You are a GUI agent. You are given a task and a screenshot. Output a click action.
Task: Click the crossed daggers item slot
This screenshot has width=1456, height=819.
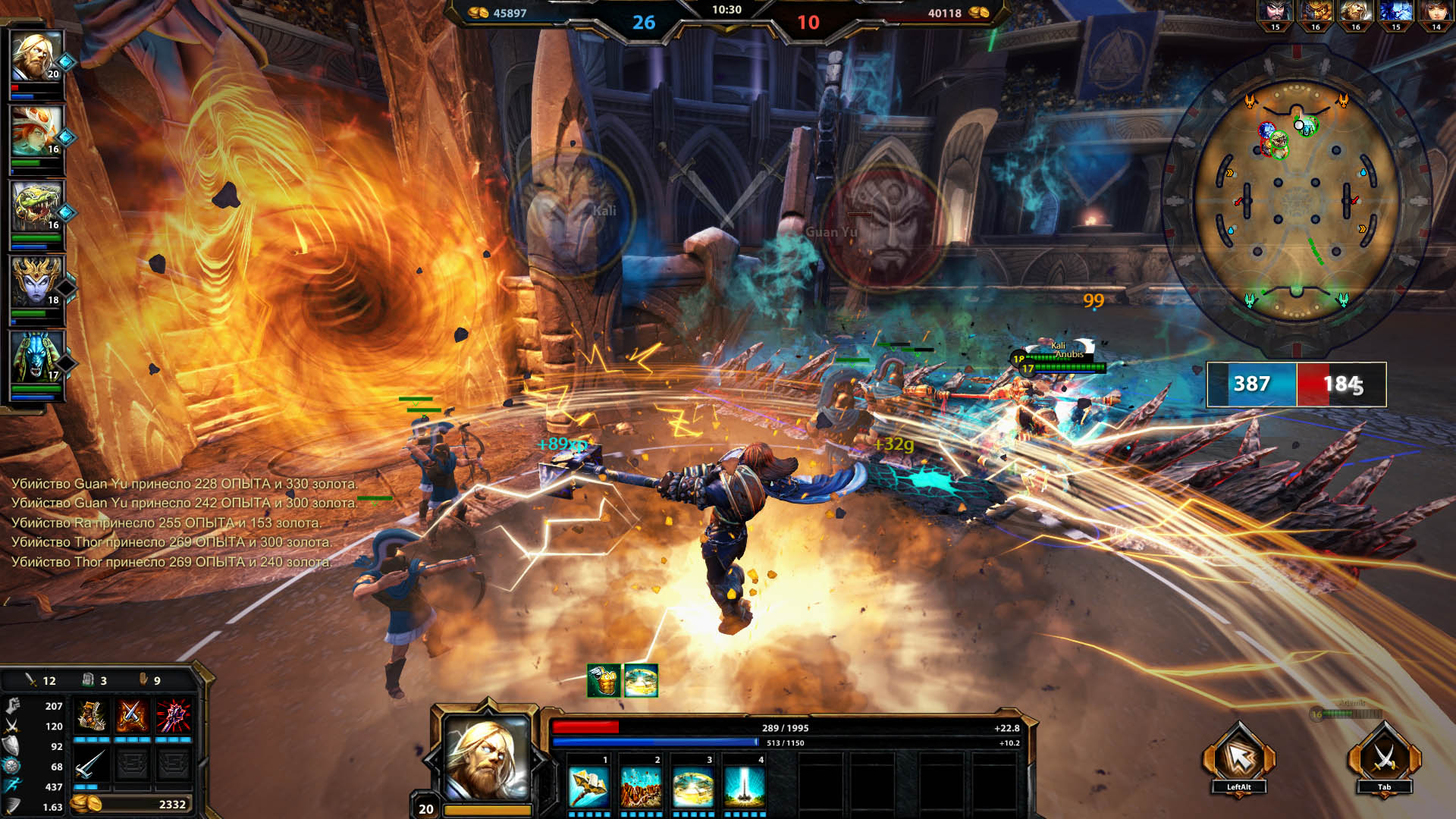[132, 716]
